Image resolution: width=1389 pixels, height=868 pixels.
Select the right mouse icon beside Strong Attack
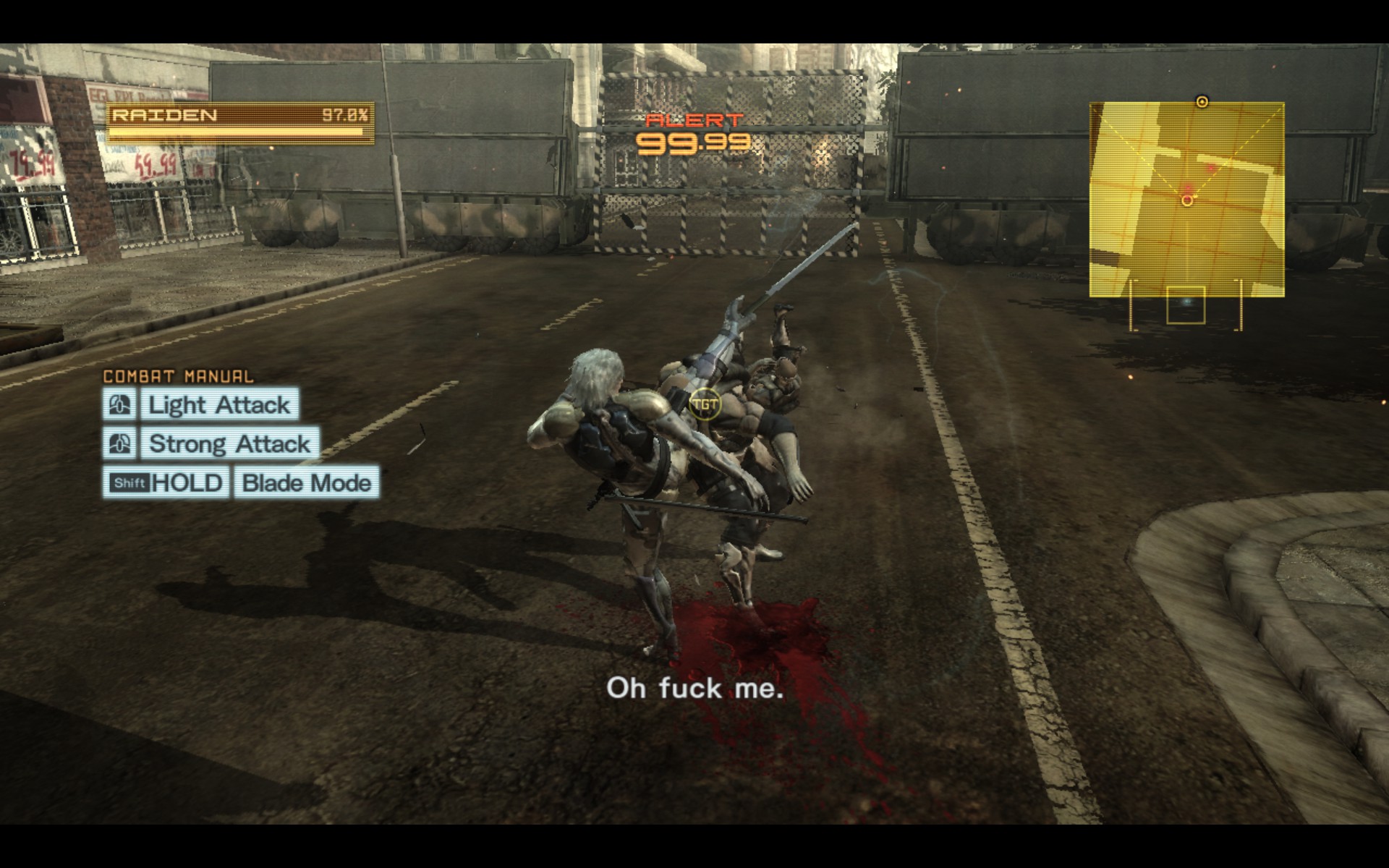click(x=120, y=444)
